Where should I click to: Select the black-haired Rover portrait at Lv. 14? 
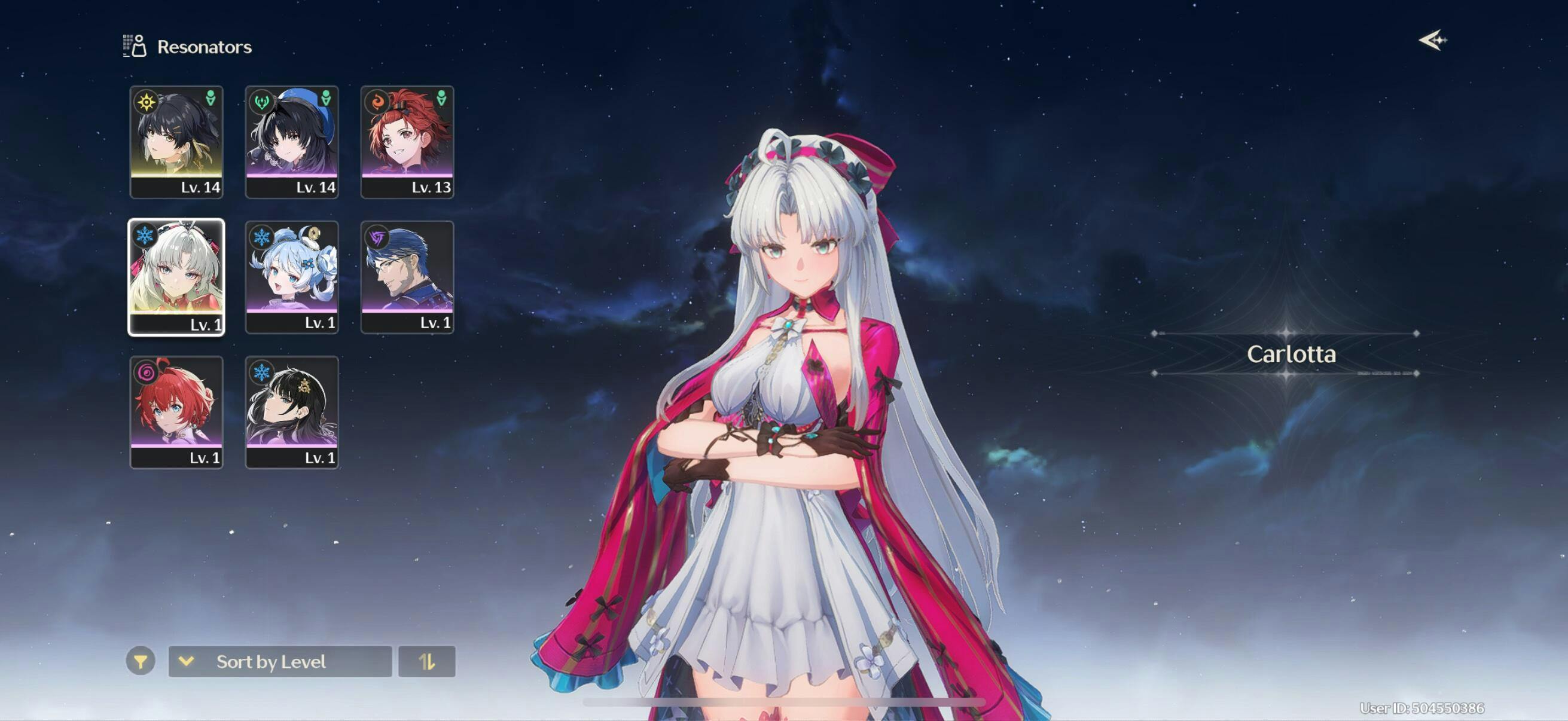click(x=176, y=141)
